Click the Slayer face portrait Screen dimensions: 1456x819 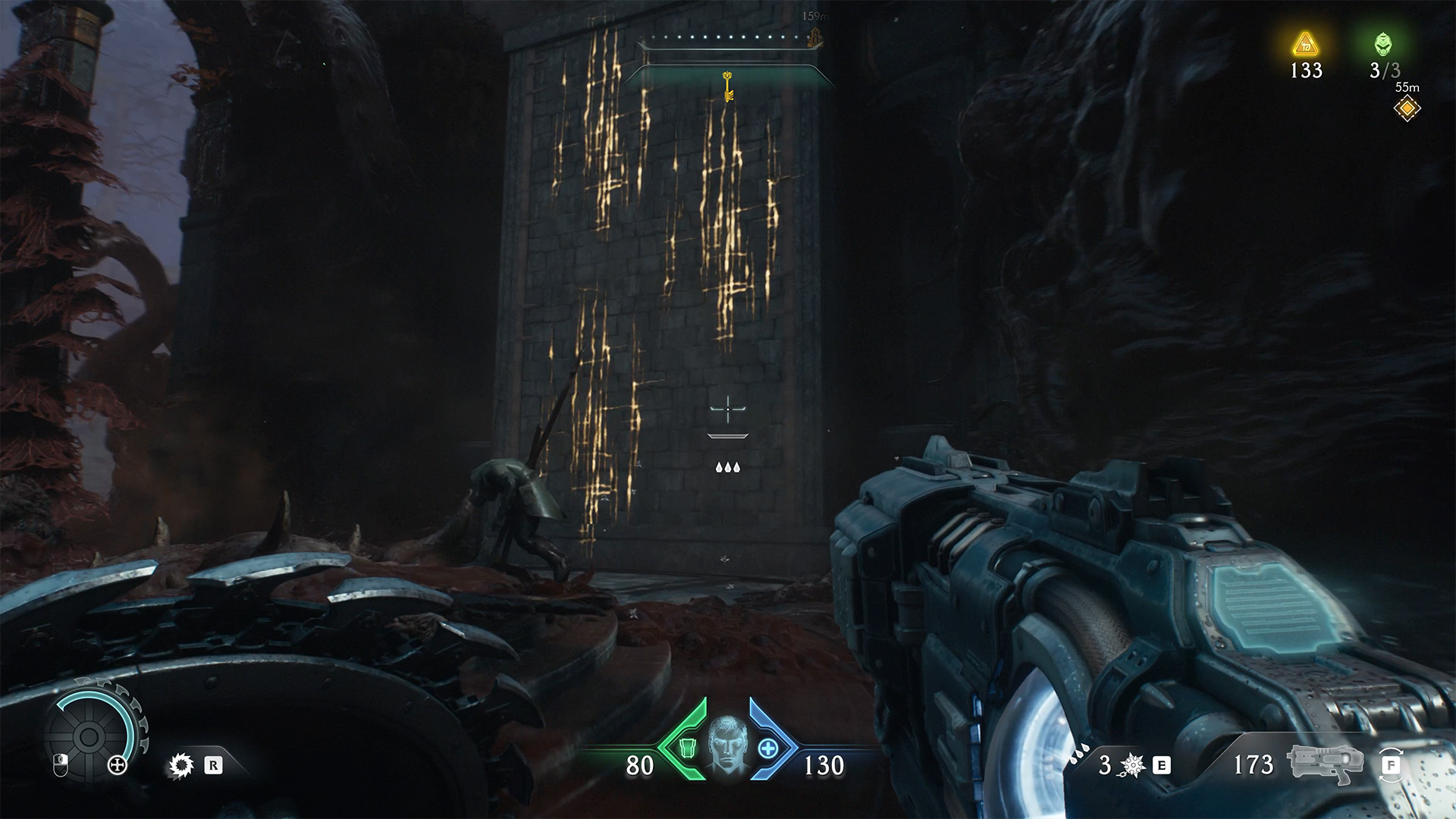coord(726,747)
